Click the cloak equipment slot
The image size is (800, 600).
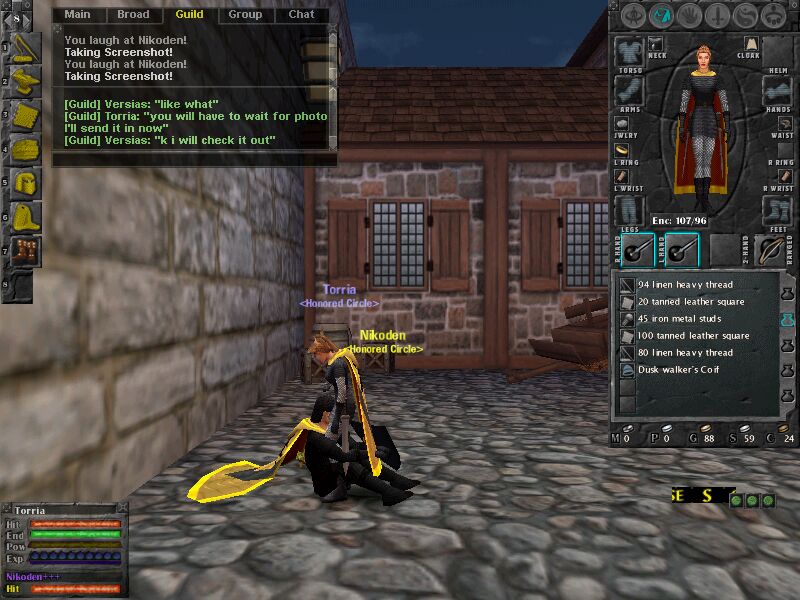750,44
